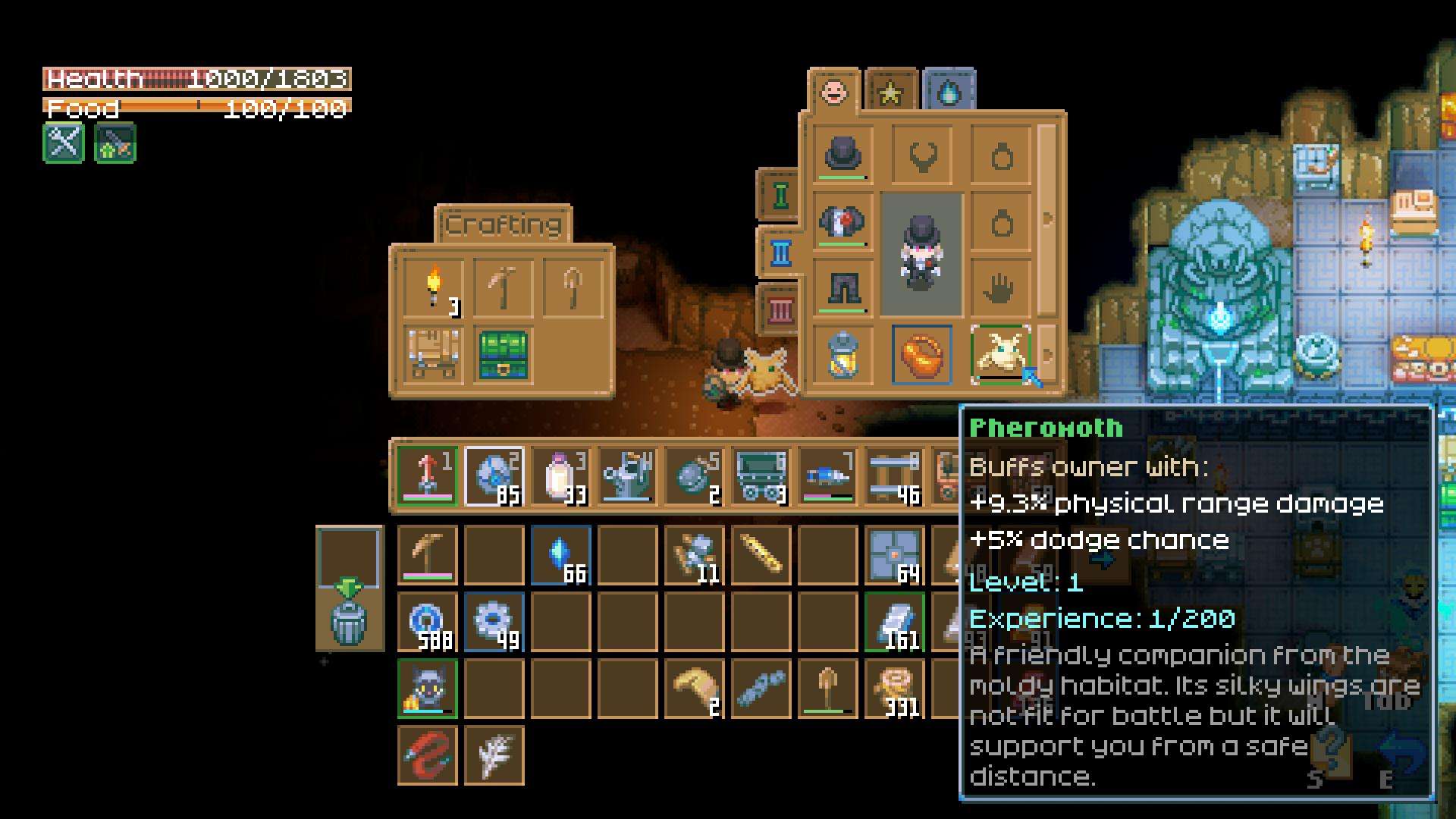Select the white feather inventory item
This screenshot has height=819, width=1456.
494,755
